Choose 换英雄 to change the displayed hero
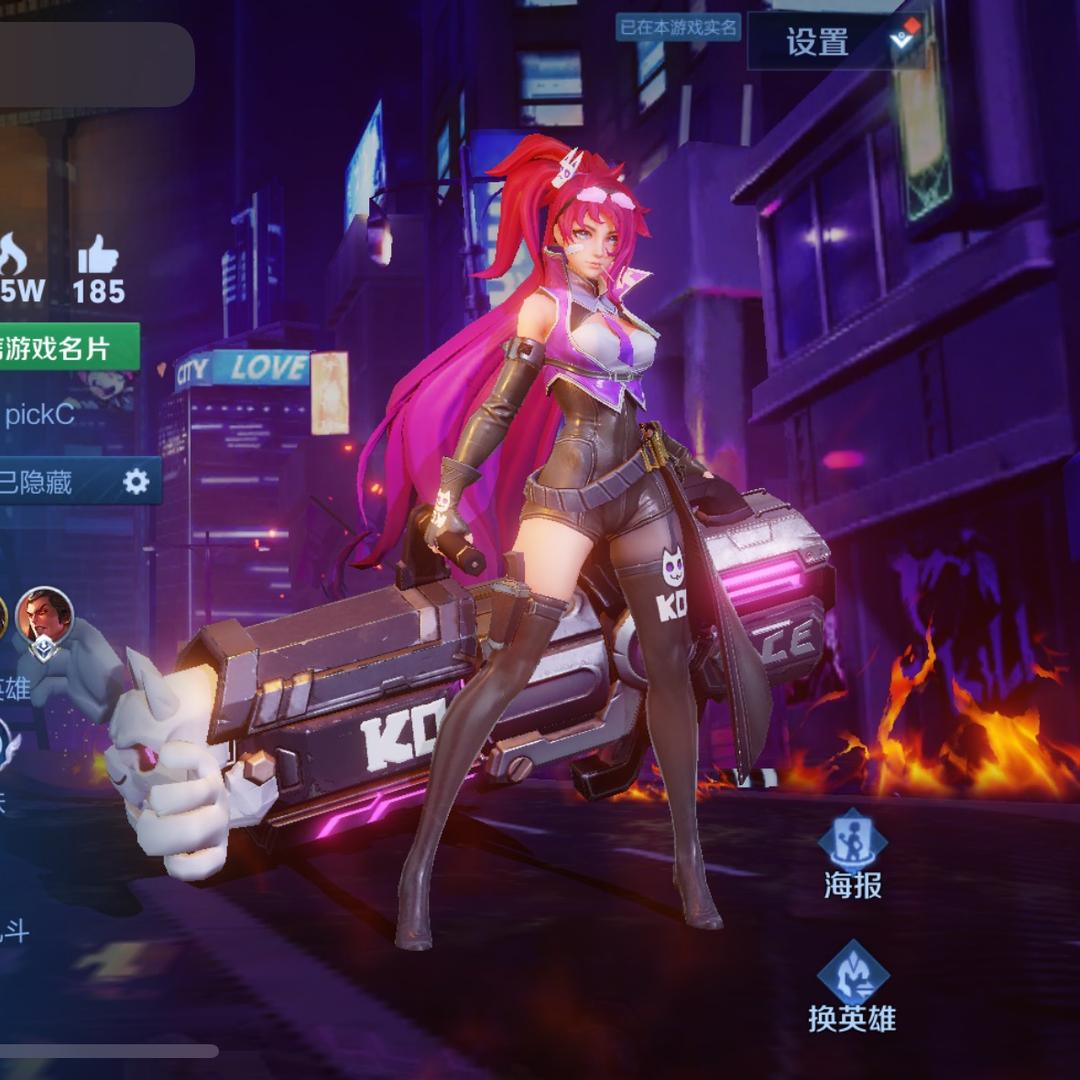The width and height of the screenshot is (1080, 1080). point(852,987)
